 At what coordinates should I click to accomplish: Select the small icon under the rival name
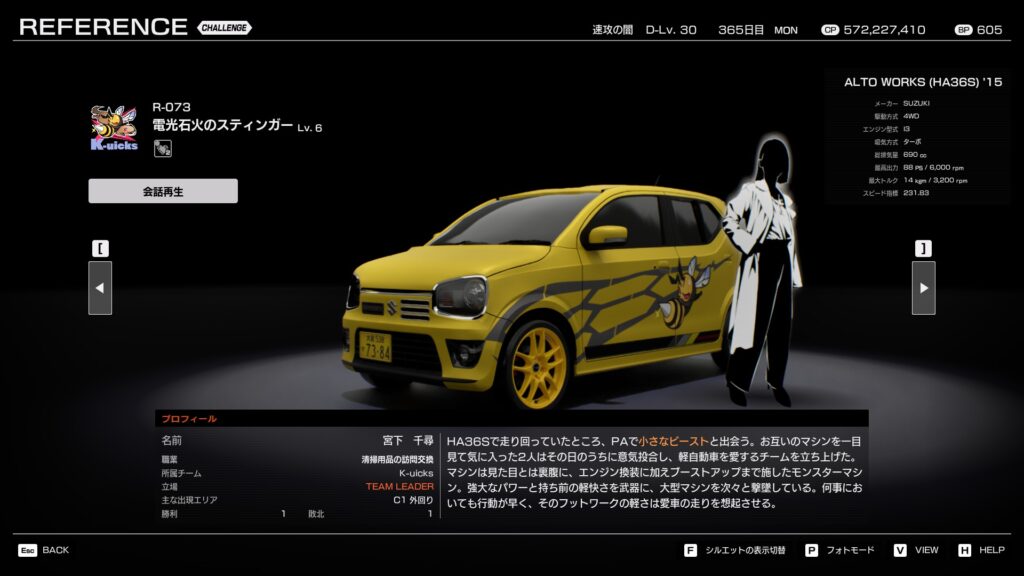point(161,149)
